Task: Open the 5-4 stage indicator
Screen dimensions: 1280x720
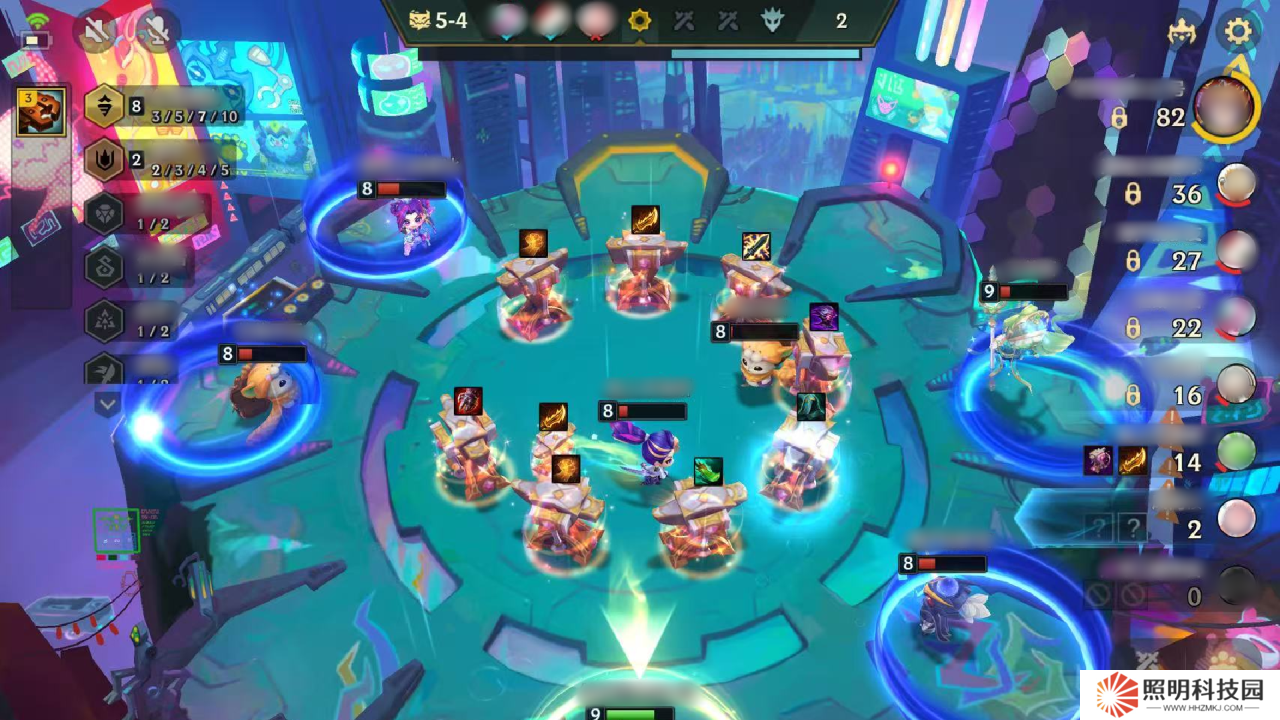Action: point(439,20)
